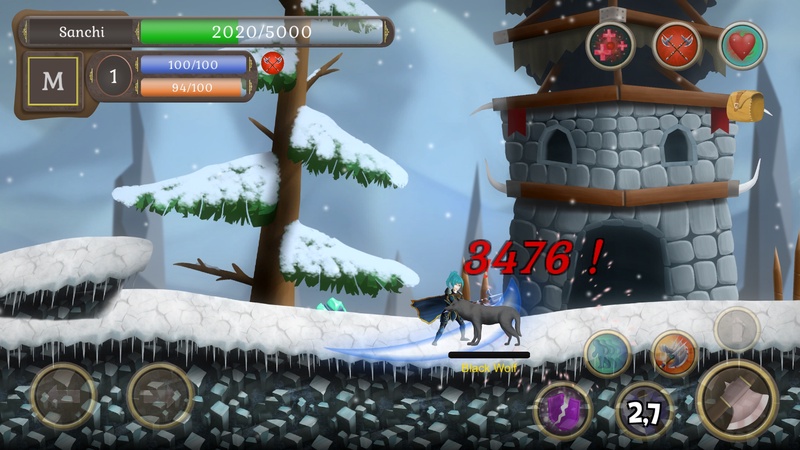The height and width of the screenshot is (450, 800).
Task: Open the yellow satchel inventory bag
Action: coord(745,104)
